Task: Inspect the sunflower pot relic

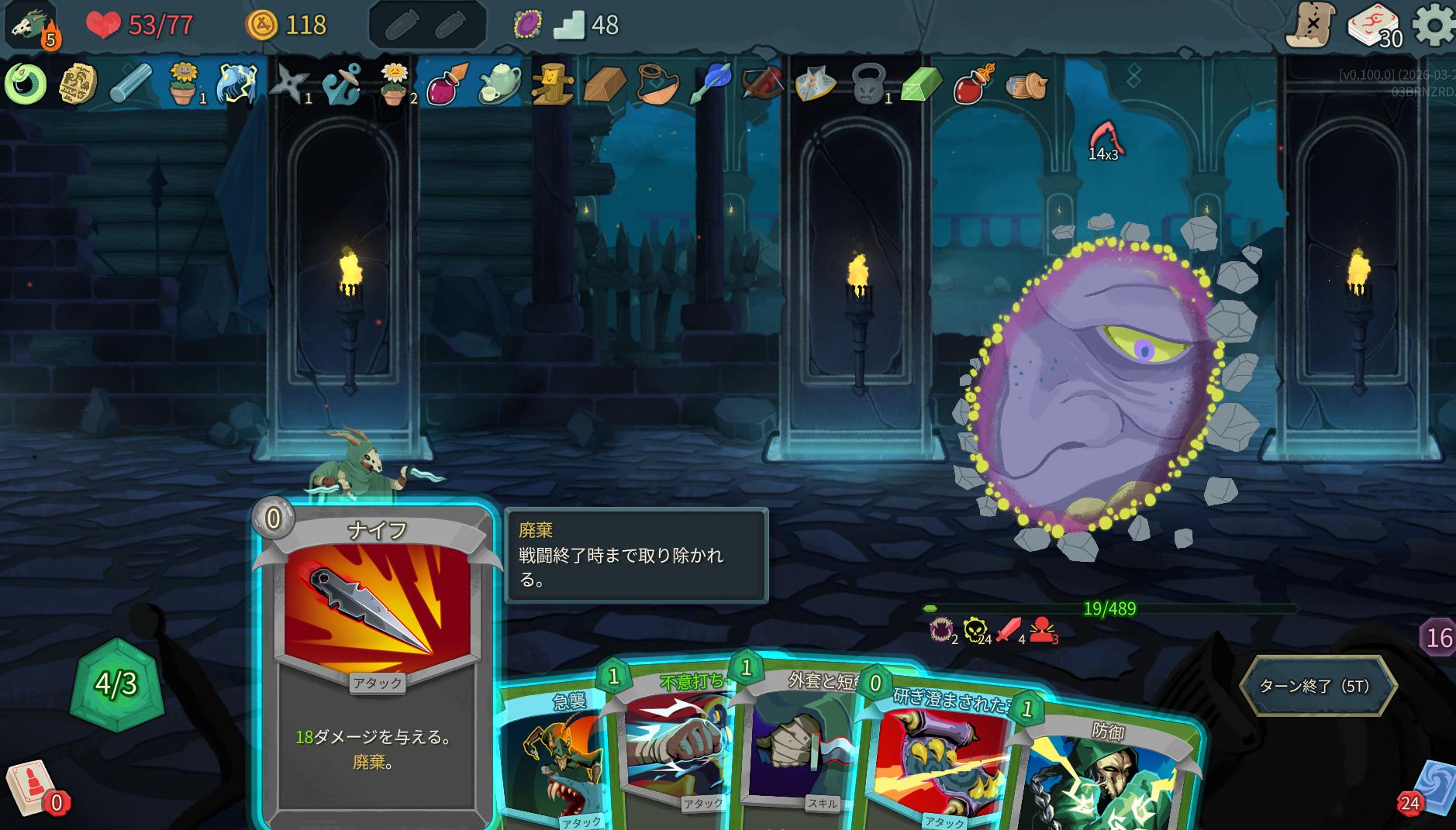Action: pos(183,83)
